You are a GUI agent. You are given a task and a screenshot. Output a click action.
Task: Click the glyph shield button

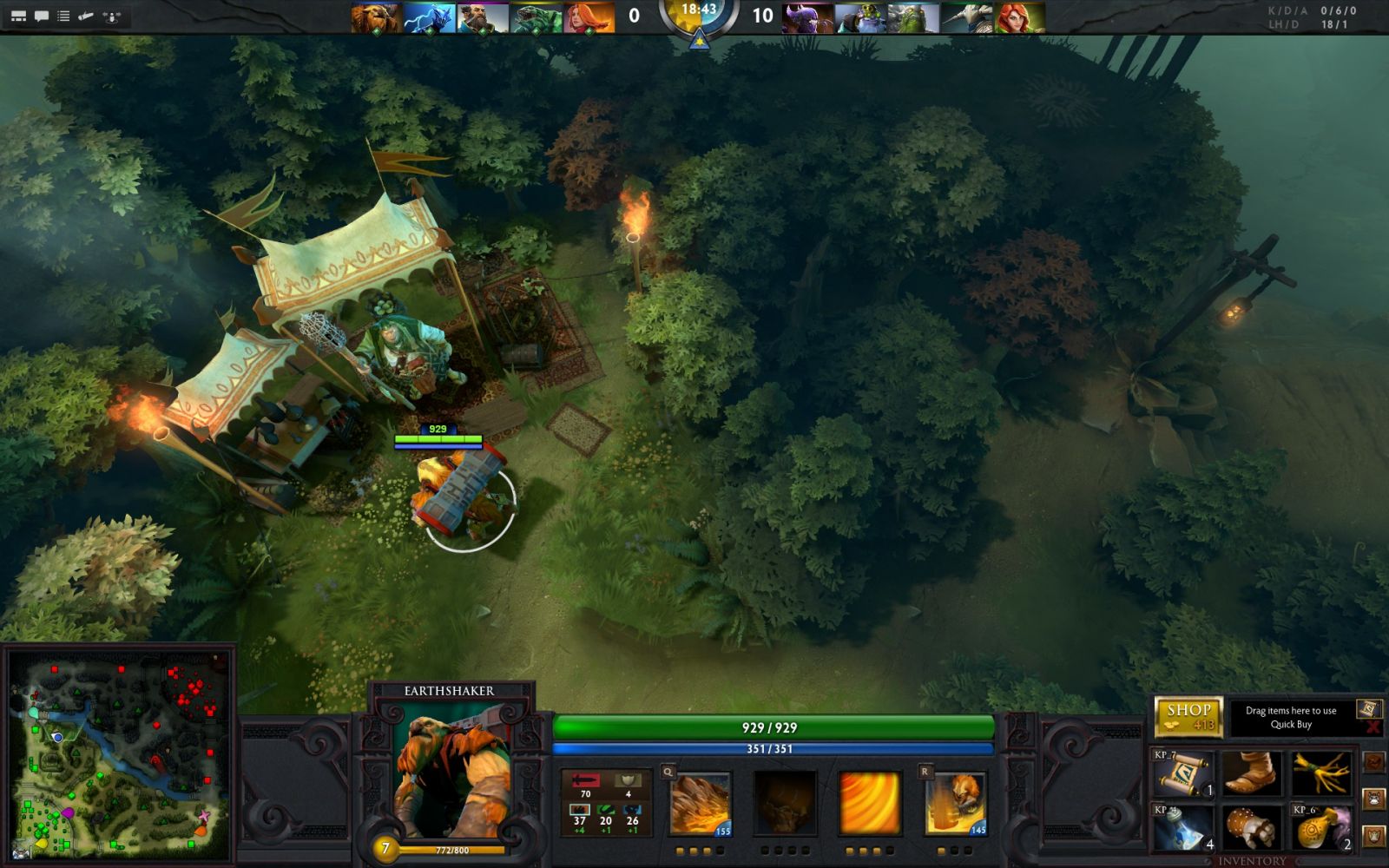click(1373, 836)
